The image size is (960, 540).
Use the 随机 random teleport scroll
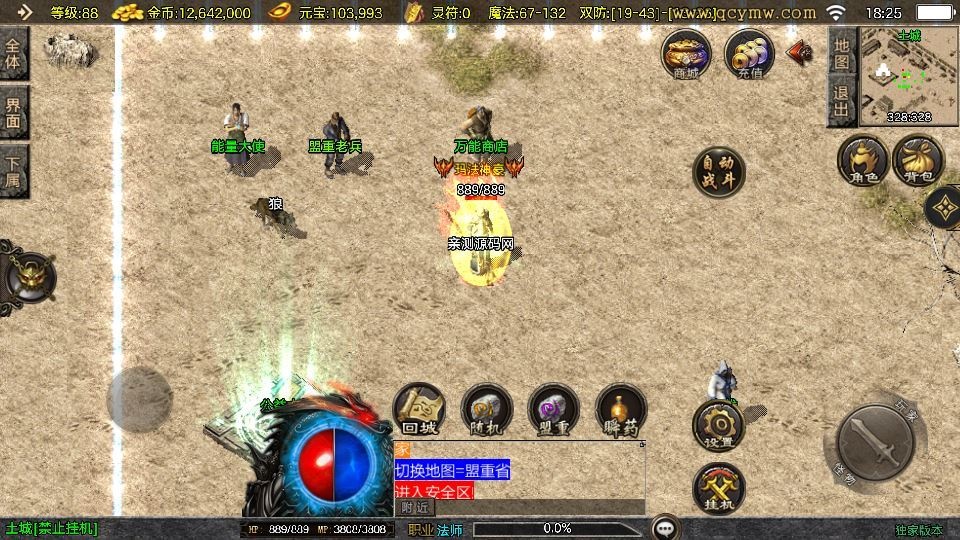[487, 410]
